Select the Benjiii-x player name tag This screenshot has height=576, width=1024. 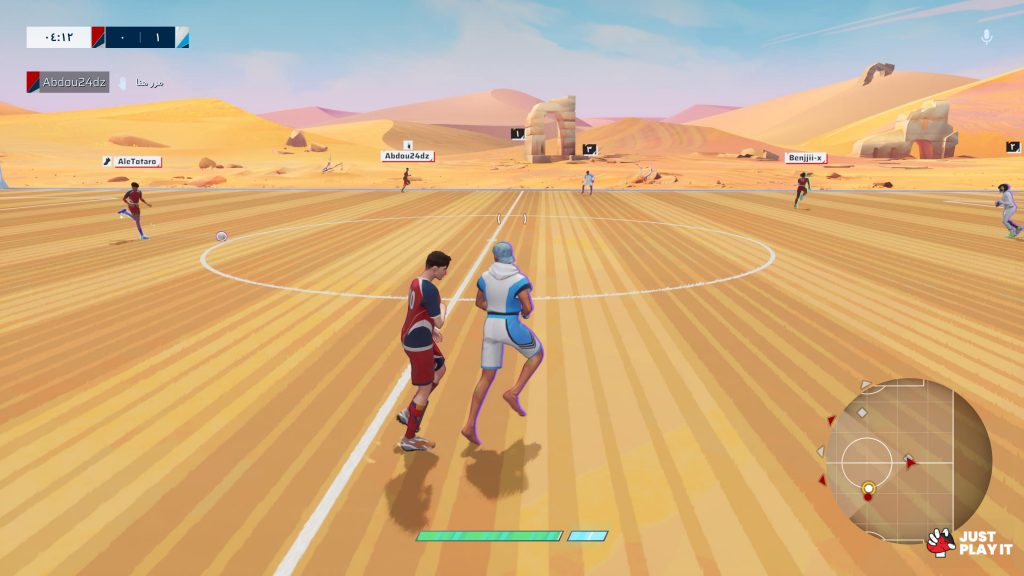click(805, 158)
